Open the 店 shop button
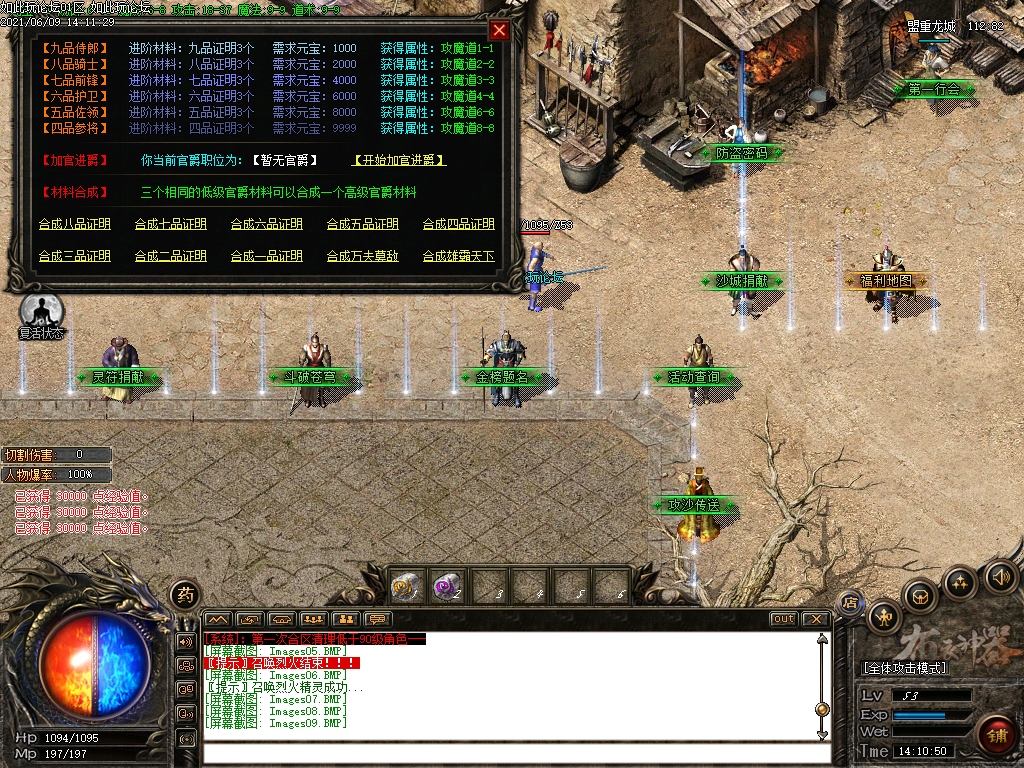 pos(850,602)
